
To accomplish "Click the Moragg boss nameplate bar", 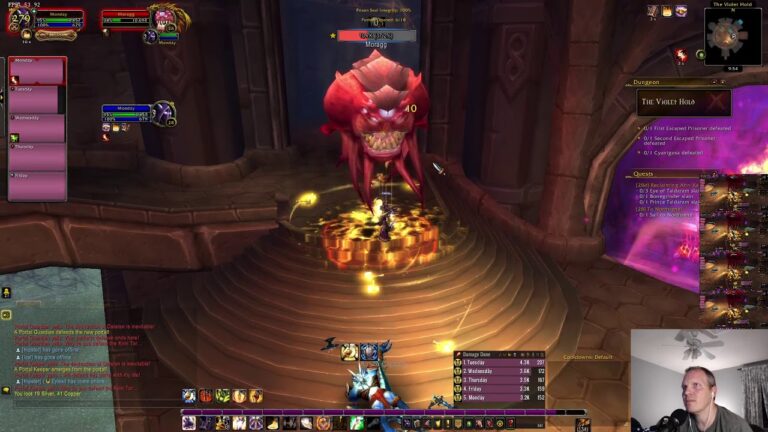I will (375, 35).
